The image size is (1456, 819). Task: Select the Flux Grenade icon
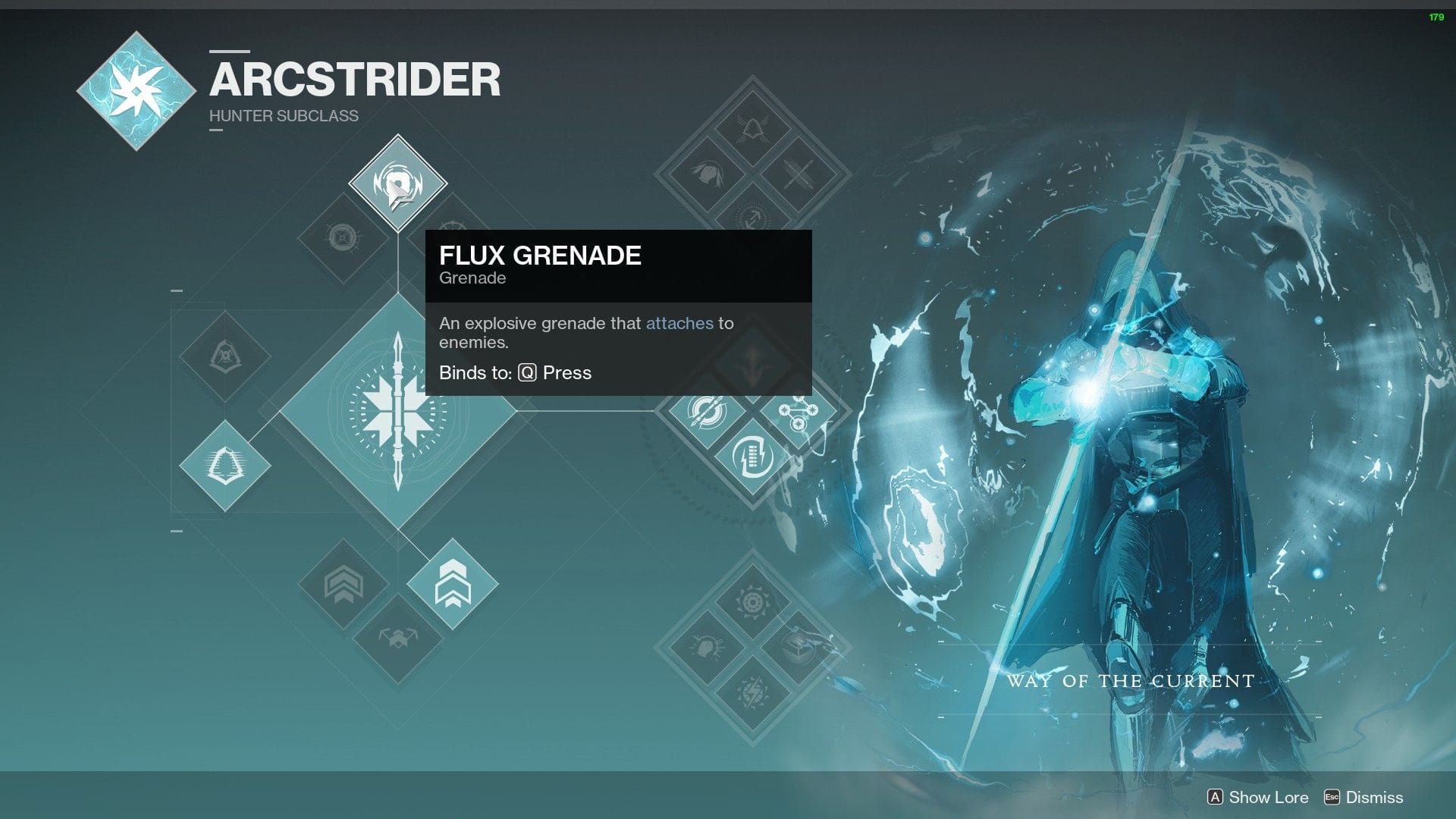click(x=400, y=182)
